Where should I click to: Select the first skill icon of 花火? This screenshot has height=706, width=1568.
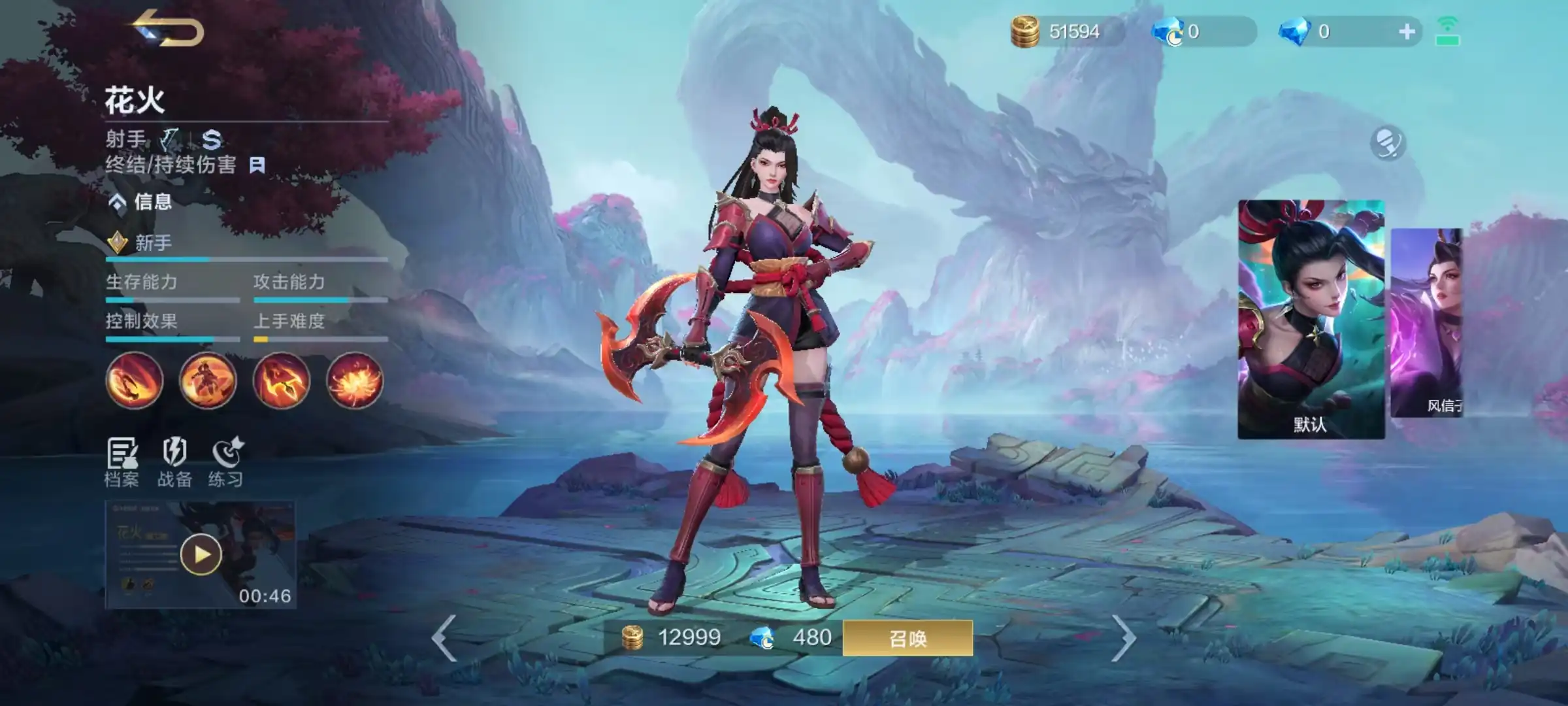pos(134,381)
